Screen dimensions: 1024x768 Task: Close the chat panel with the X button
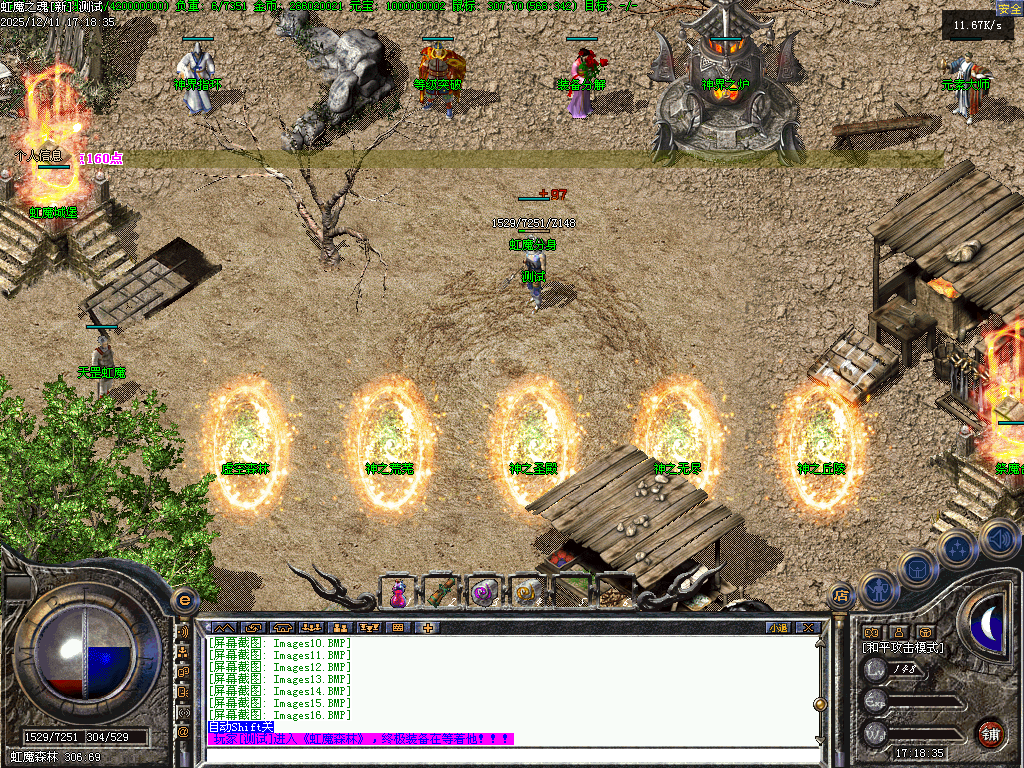point(808,628)
